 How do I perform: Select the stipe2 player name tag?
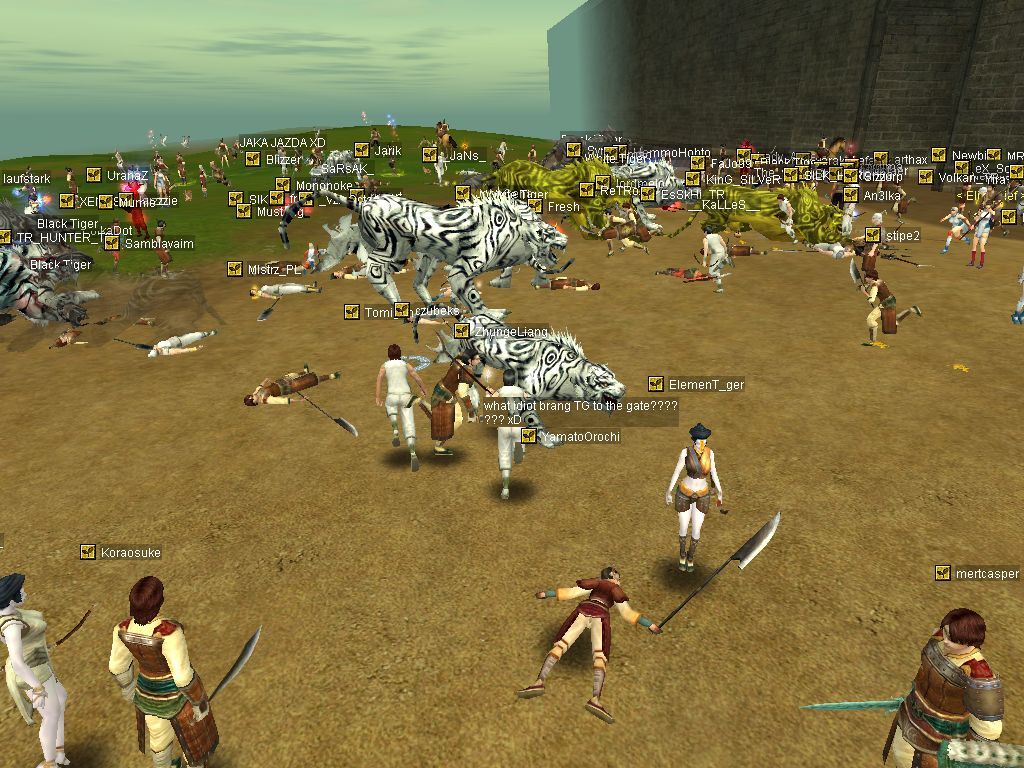902,236
